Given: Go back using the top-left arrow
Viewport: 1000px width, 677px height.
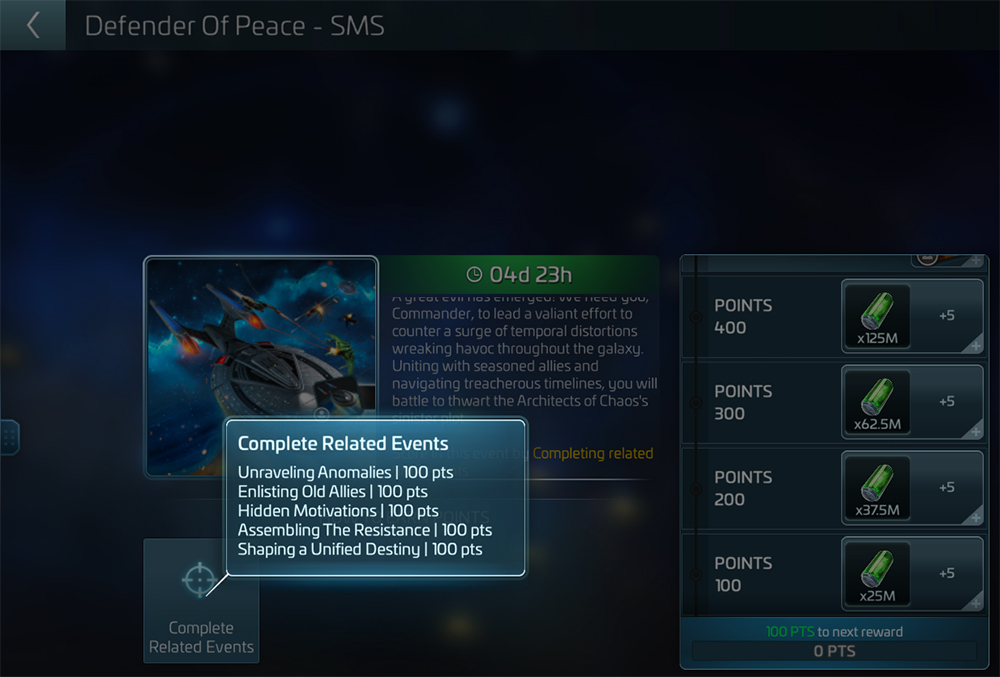Looking at the screenshot, I should click(33, 25).
